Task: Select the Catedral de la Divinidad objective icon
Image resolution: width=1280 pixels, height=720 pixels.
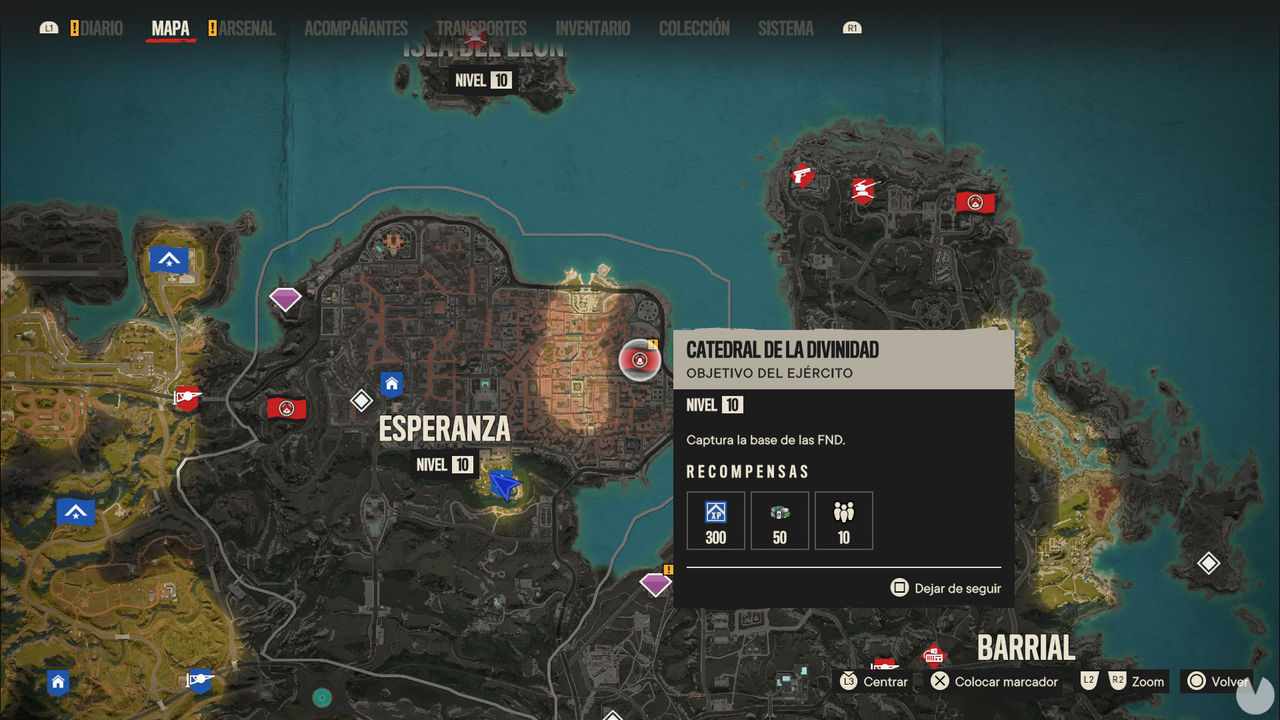Action: pos(640,360)
